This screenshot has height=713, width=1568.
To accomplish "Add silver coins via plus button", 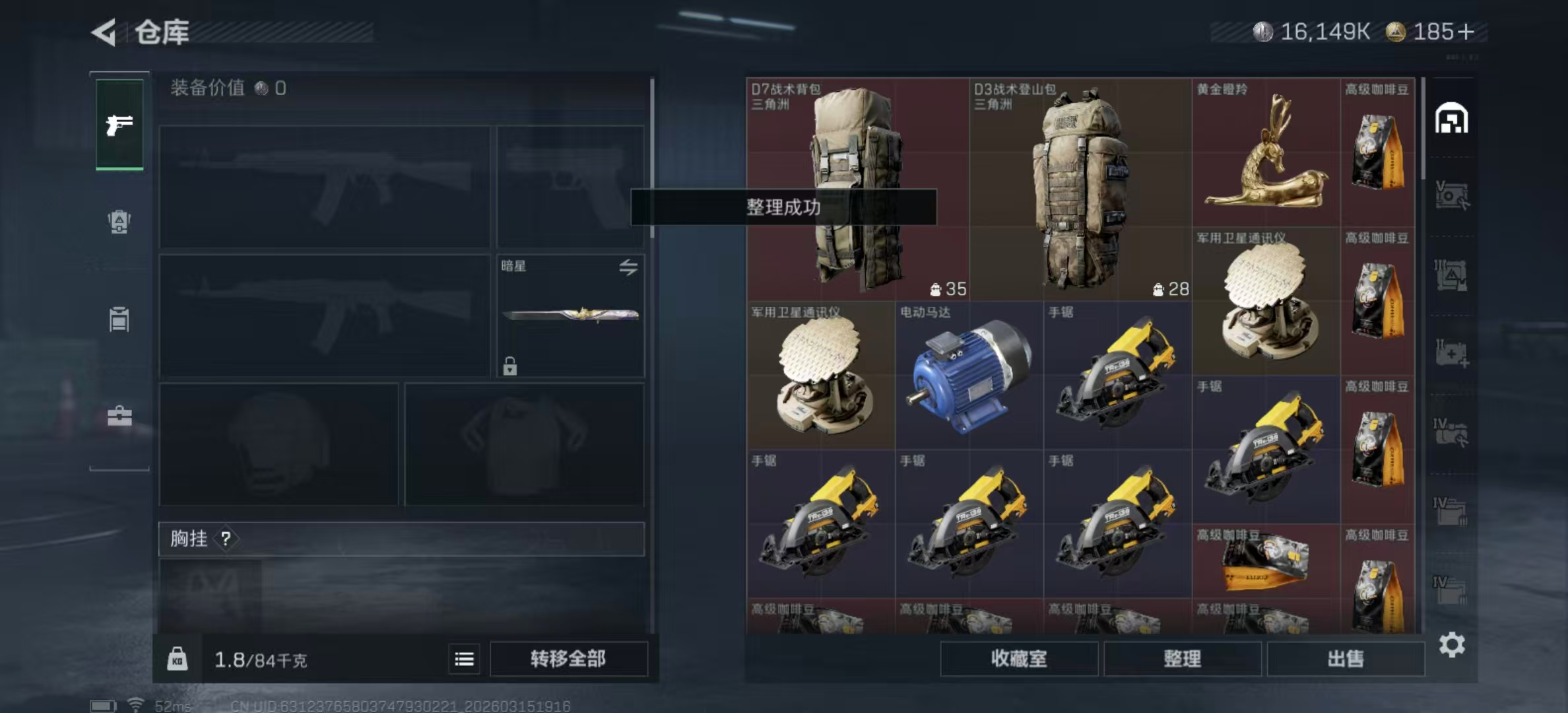I will click(x=1466, y=32).
